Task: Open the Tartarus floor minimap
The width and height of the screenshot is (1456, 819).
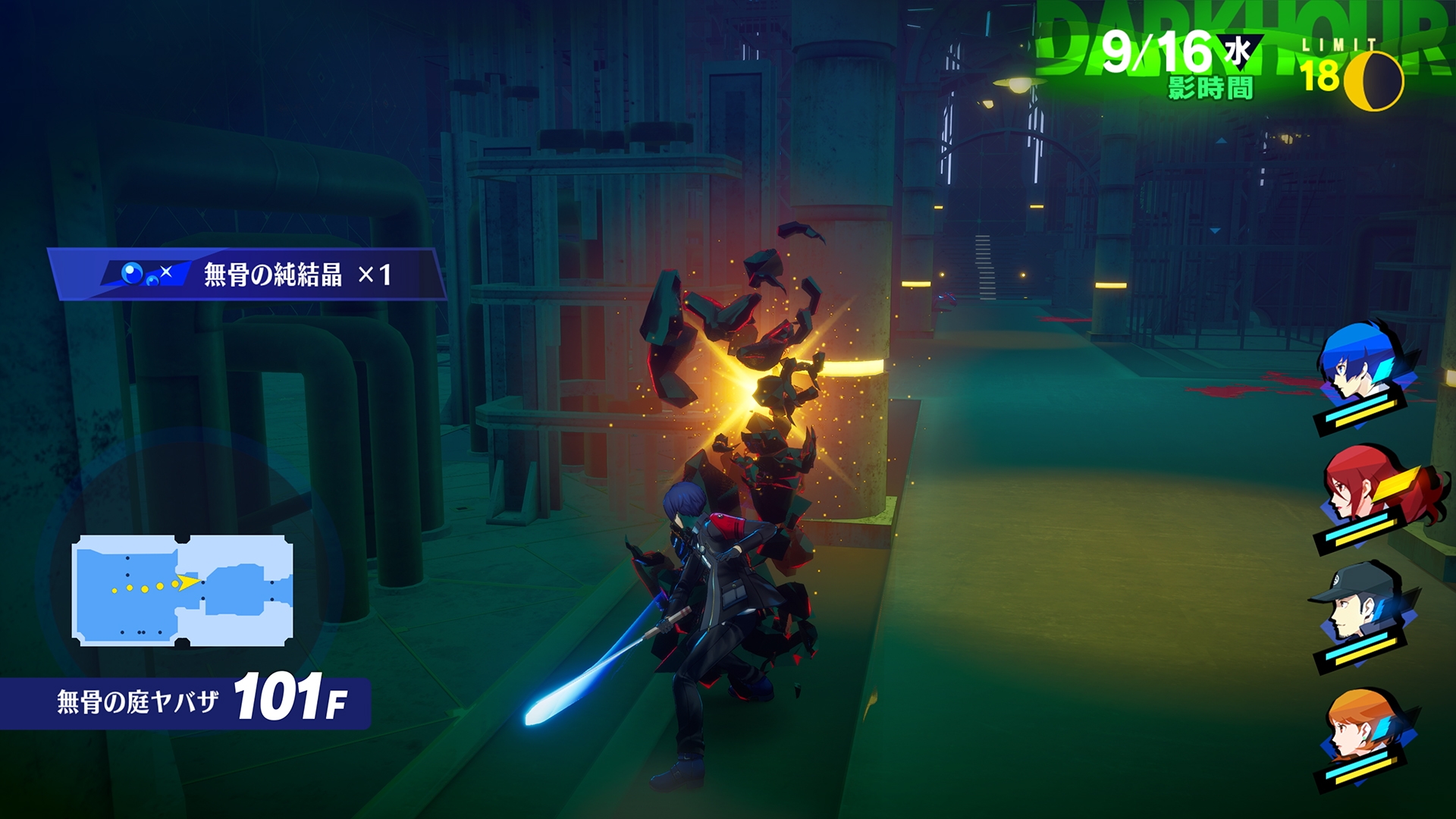Action: coord(183,591)
